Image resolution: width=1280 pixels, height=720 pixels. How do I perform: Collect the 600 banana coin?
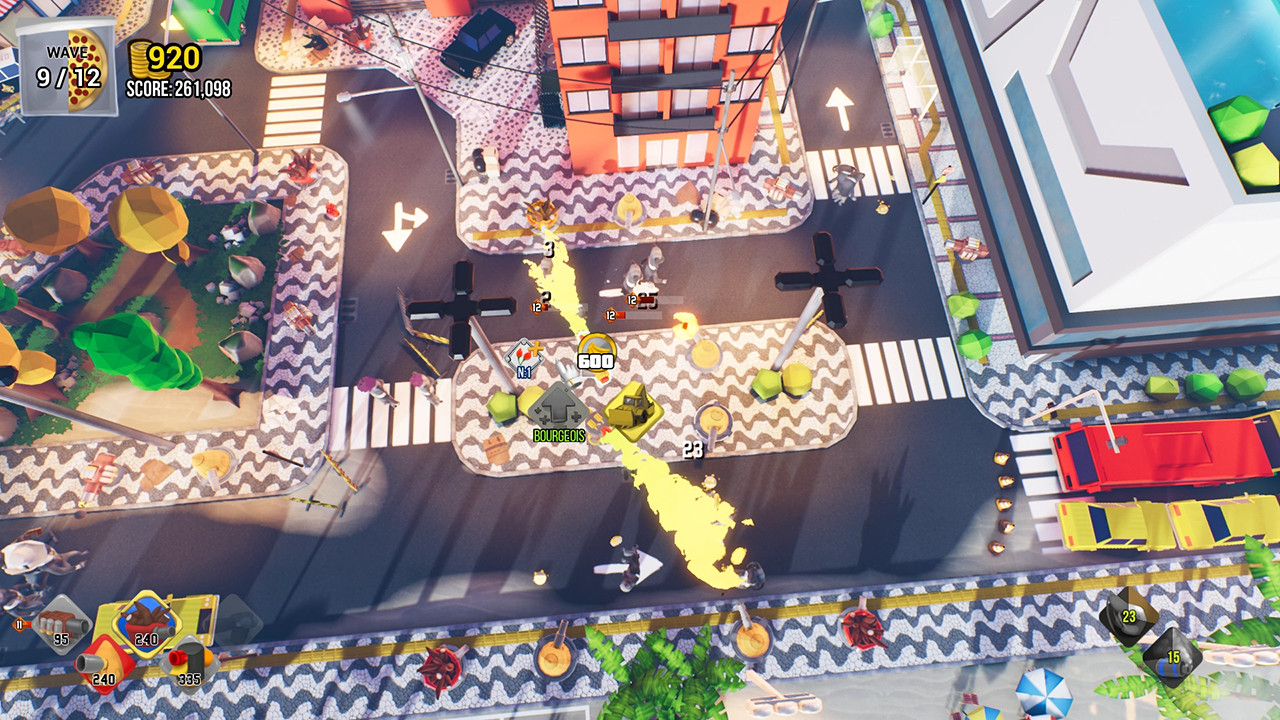point(596,355)
